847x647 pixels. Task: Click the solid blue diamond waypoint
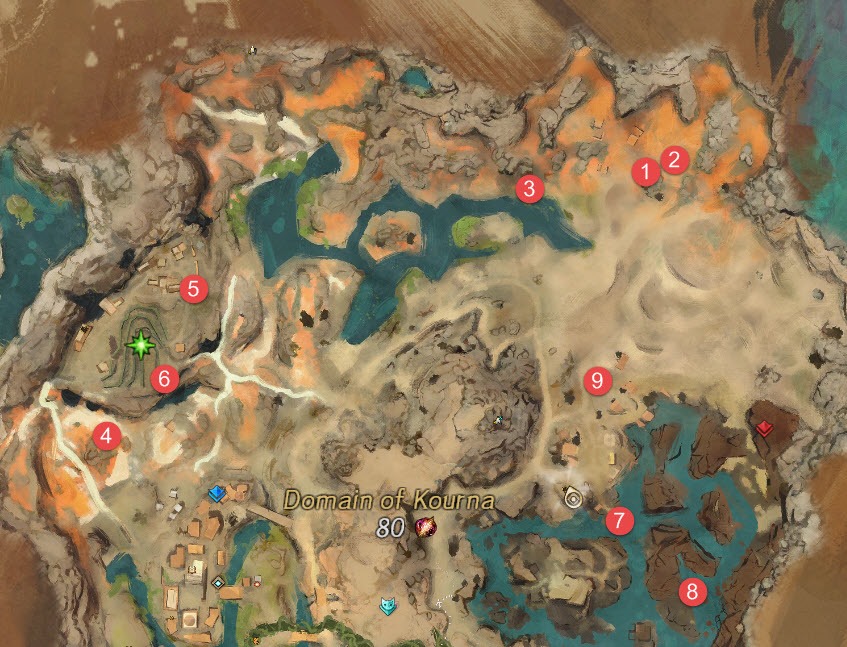tap(216, 493)
